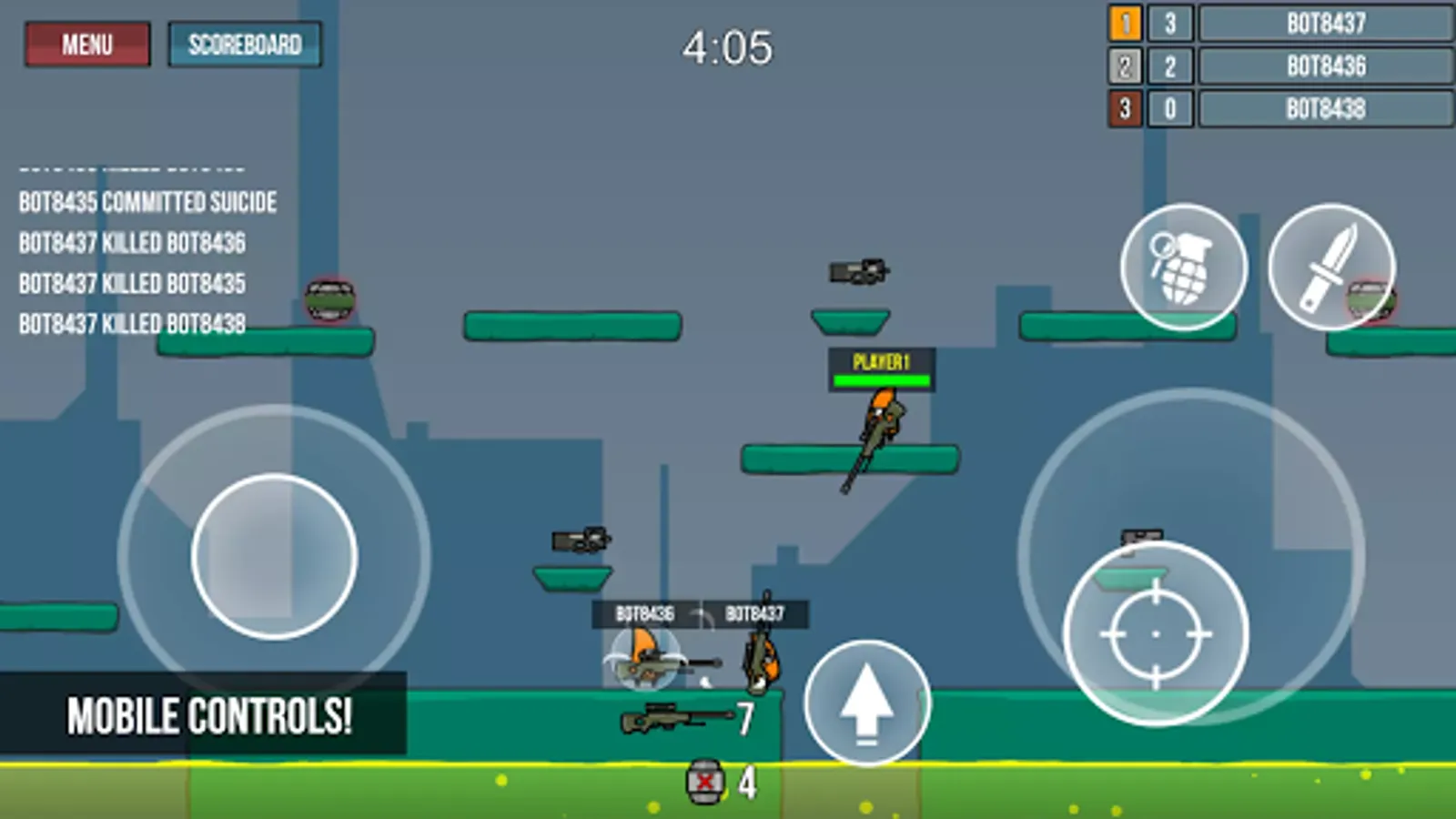
Task: Tap the kill feed entry BOT8437 KILLED BOT8436
Action: [132, 242]
